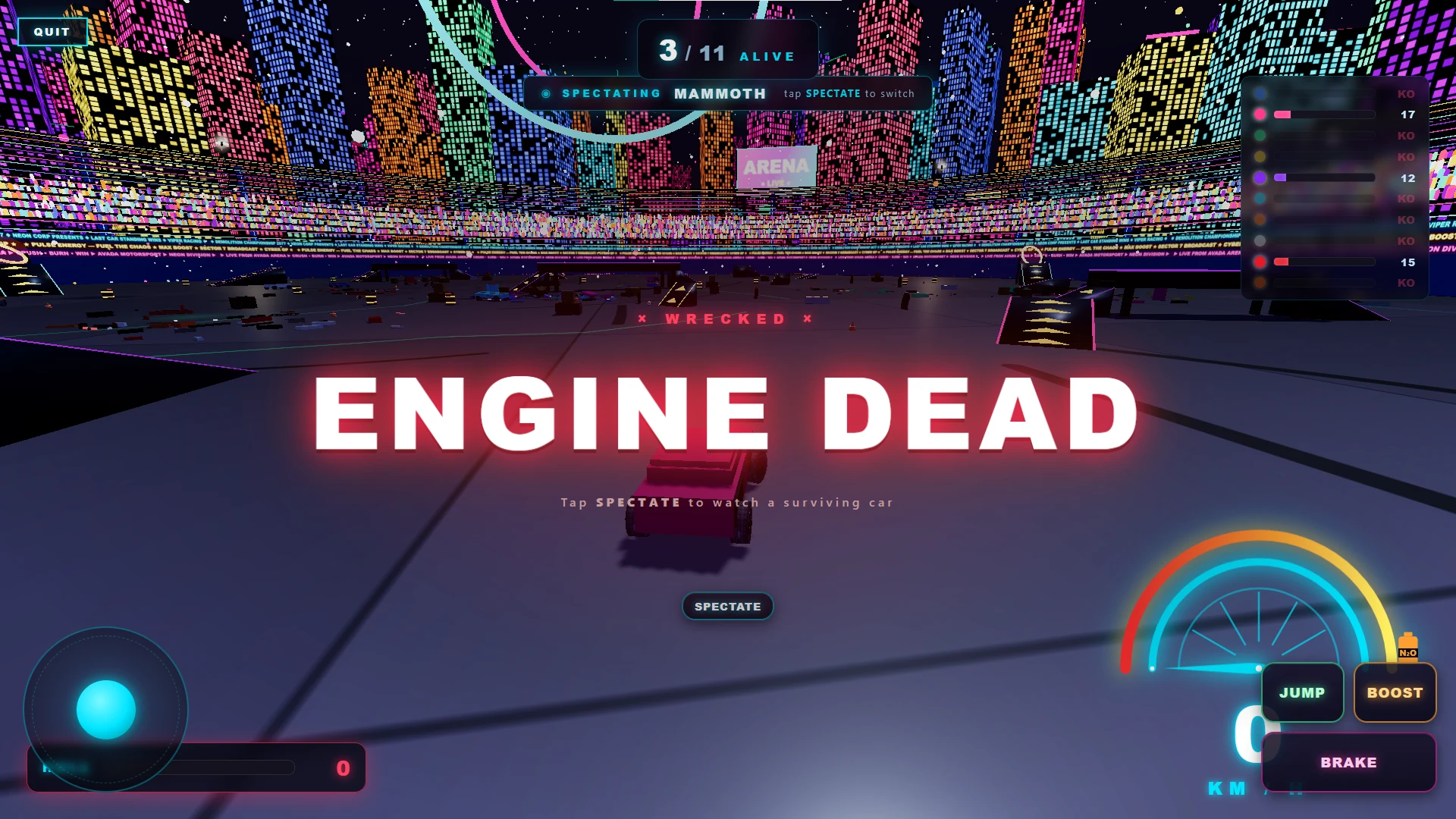Tap SPECTATE to watch a surviving car
The width and height of the screenshot is (1456, 819).
(x=727, y=606)
